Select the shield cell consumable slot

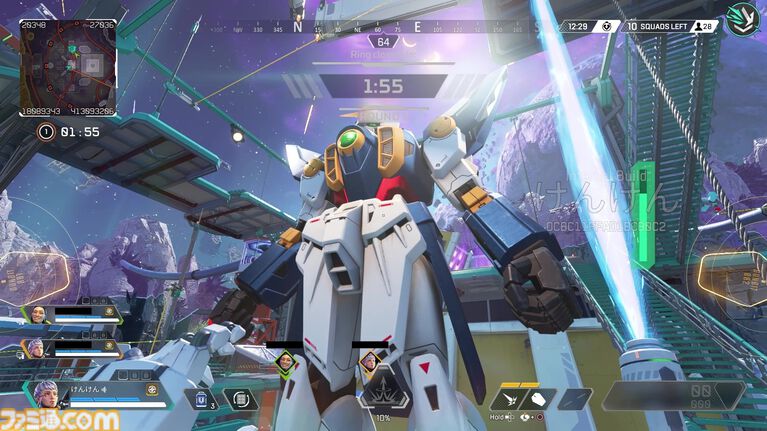(x=200, y=400)
